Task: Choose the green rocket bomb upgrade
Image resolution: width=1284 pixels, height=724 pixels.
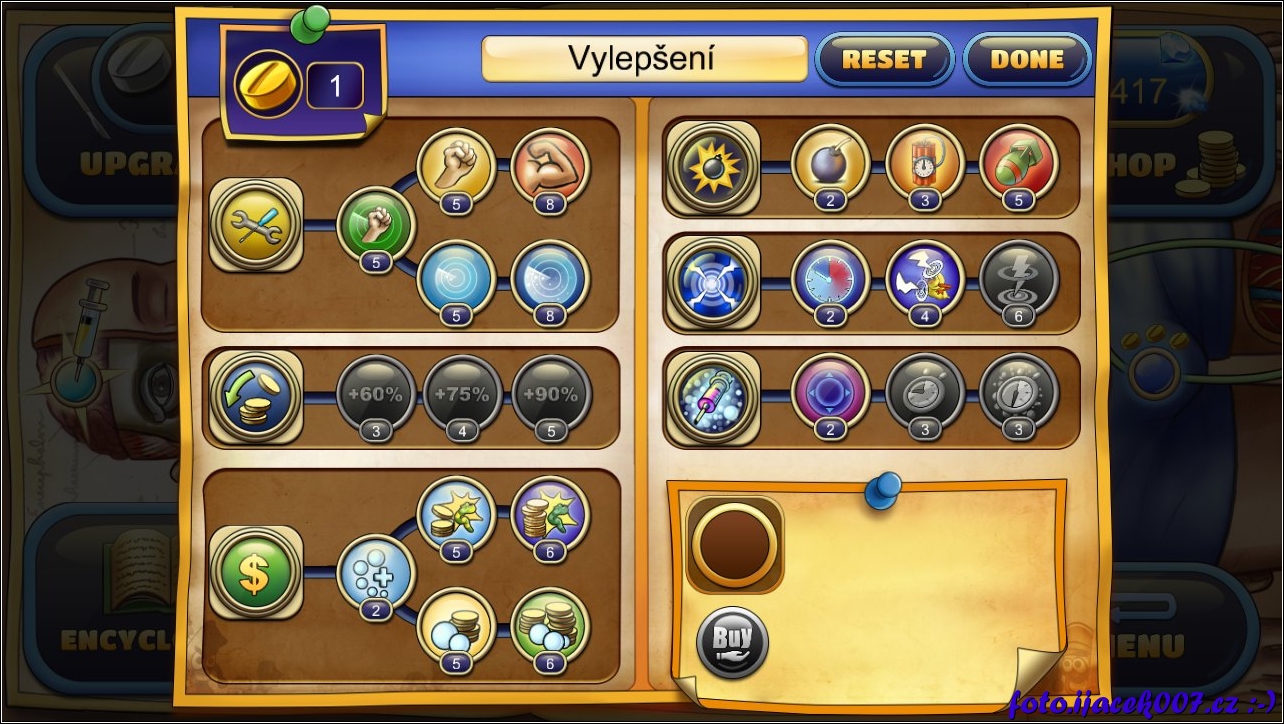Action: [1019, 164]
